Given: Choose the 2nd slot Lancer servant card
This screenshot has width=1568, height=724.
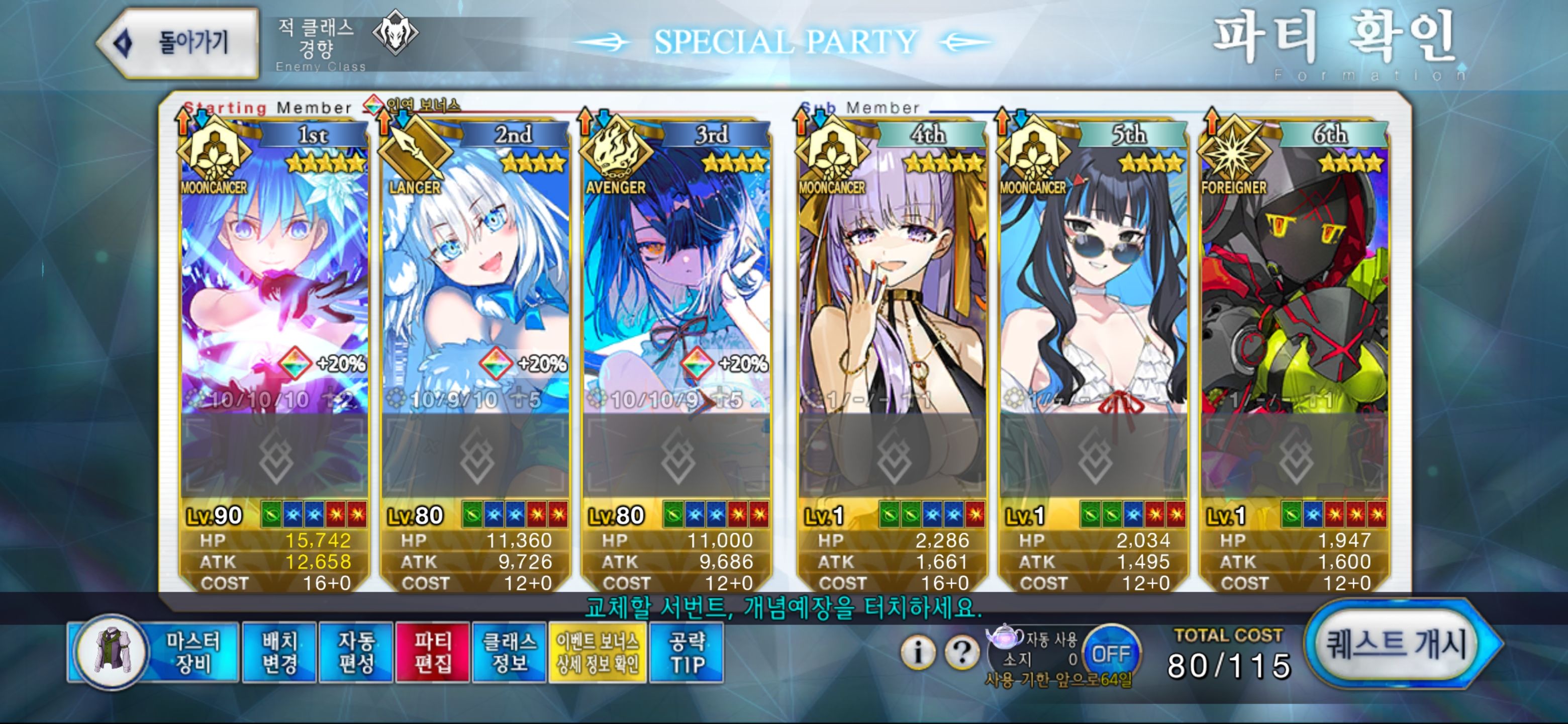Looking at the screenshot, I should (475, 292).
